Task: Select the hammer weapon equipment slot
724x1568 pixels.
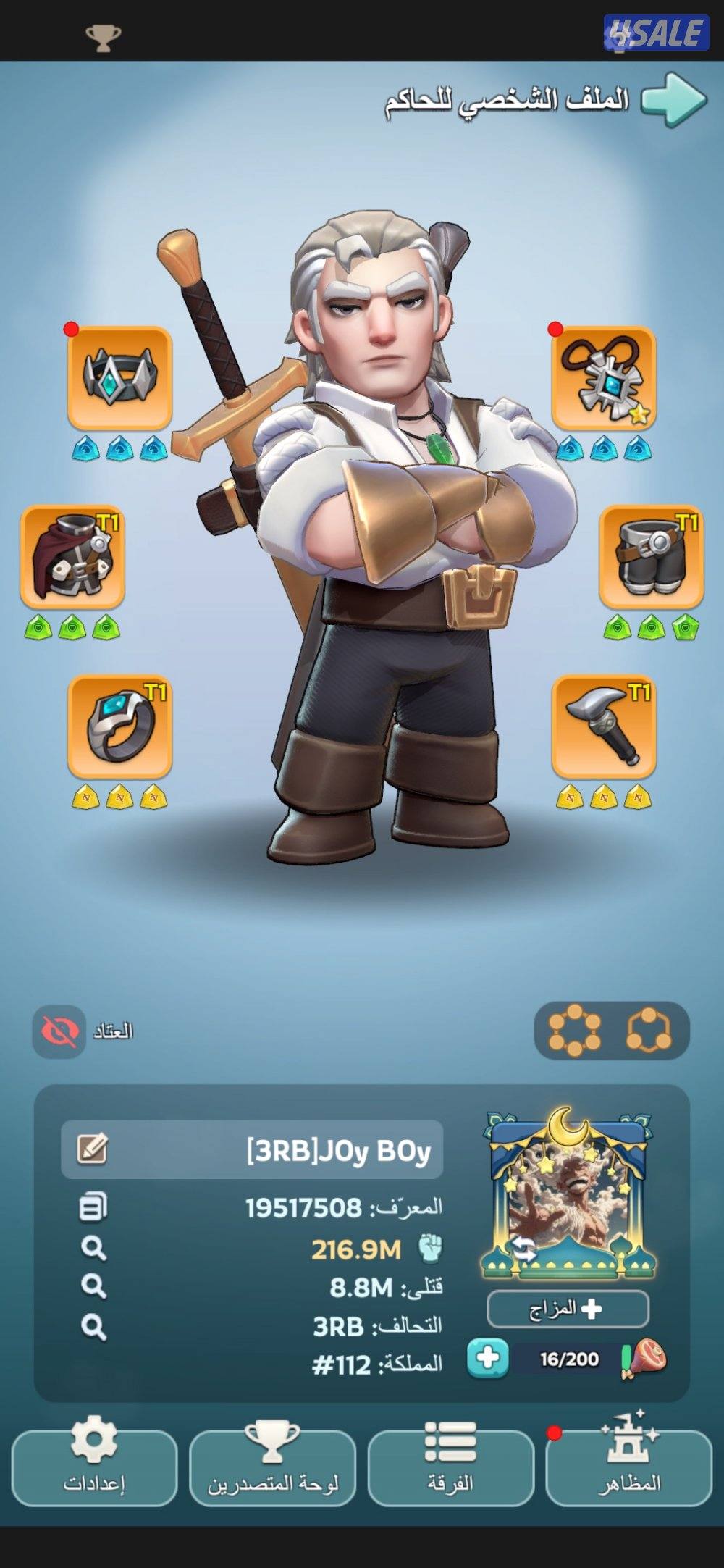Action: tap(603, 726)
